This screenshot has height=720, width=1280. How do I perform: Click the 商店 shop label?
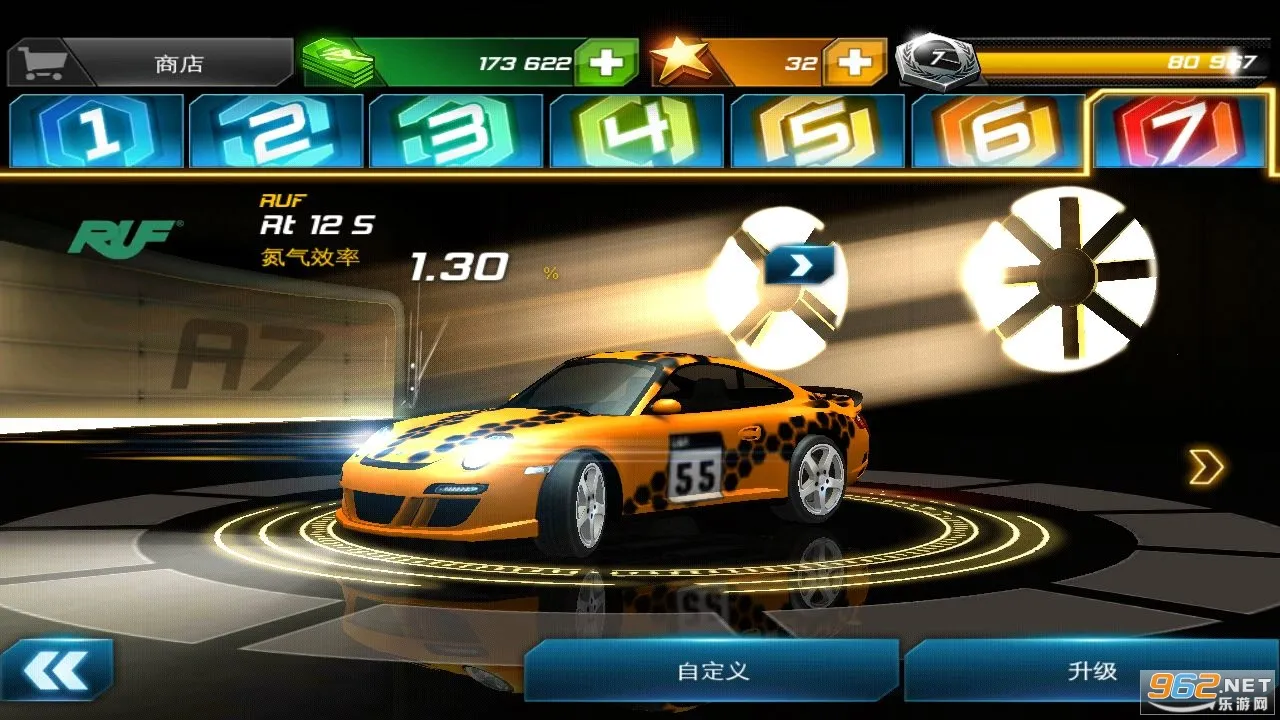[180, 62]
